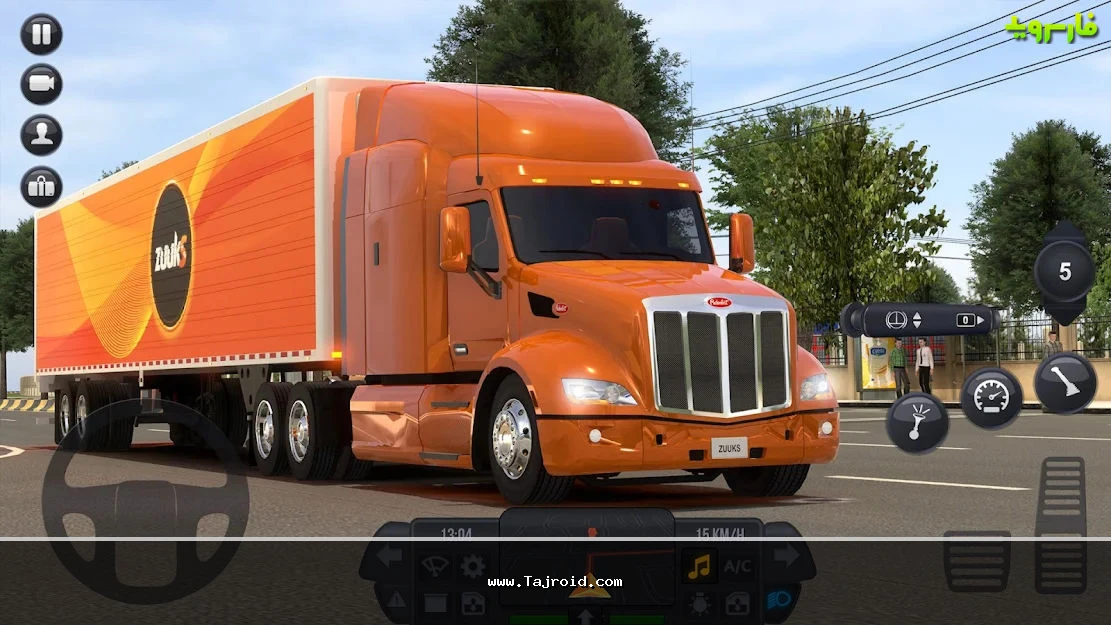Toggle the music radio button
Viewport: 1111px width, 625px height.
(x=699, y=566)
